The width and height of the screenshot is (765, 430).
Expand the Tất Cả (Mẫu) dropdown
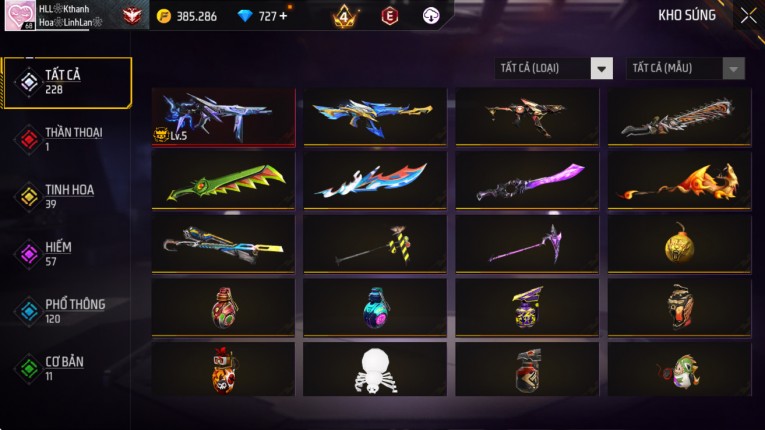(x=685, y=68)
